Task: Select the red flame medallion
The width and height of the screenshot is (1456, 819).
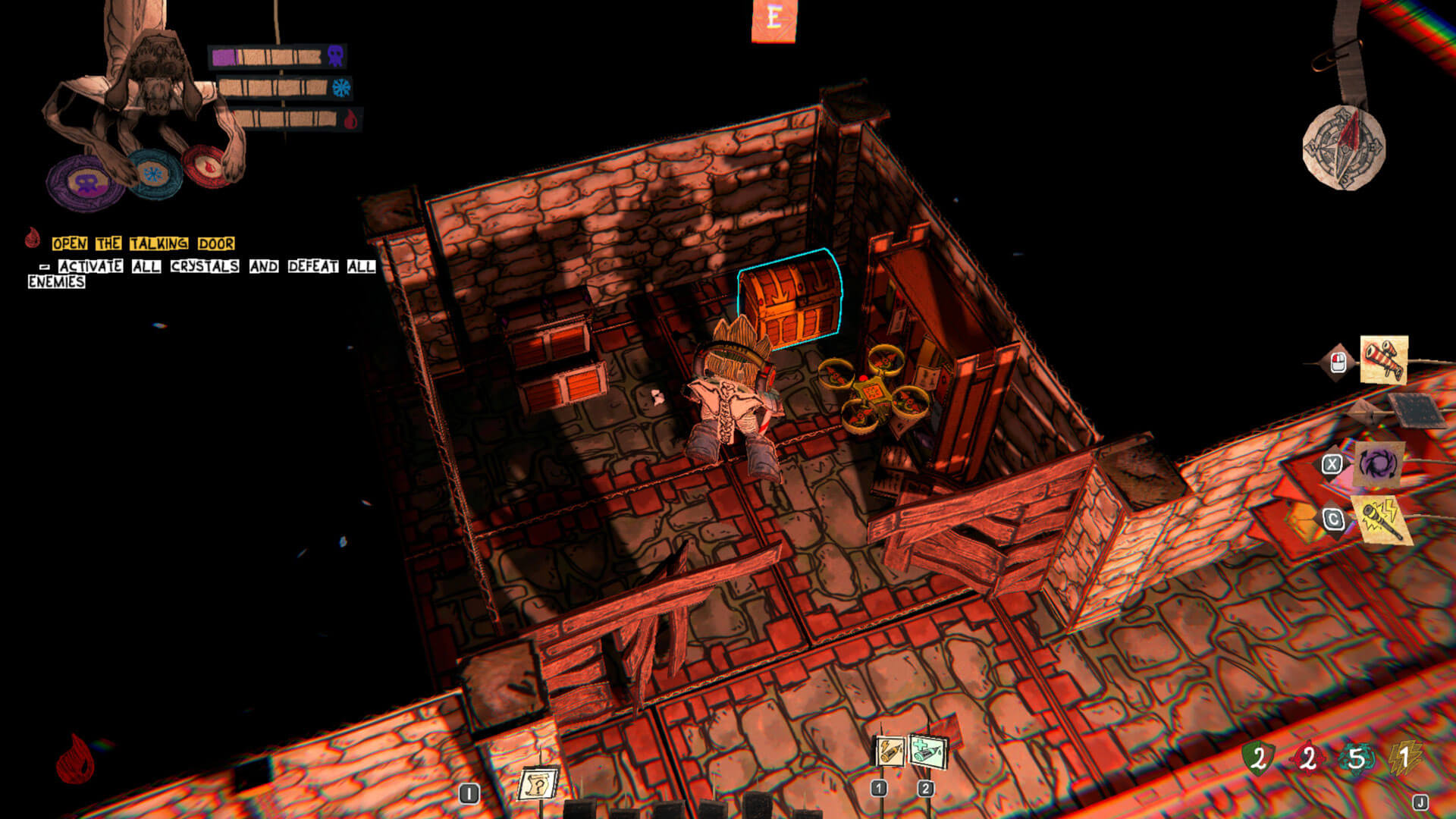Action: click(207, 165)
